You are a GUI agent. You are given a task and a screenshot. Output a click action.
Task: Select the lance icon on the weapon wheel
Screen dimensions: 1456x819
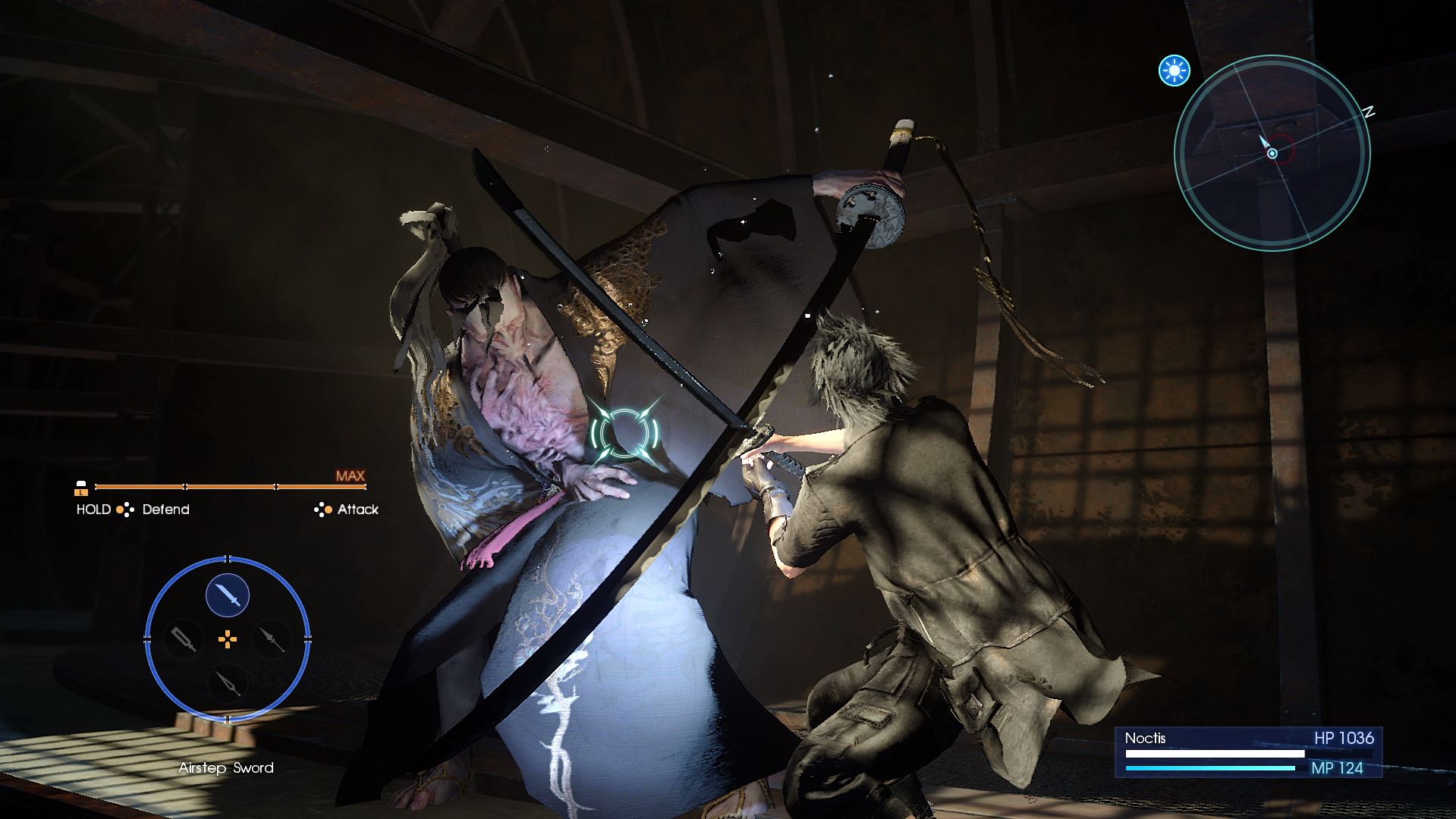pos(272,639)
